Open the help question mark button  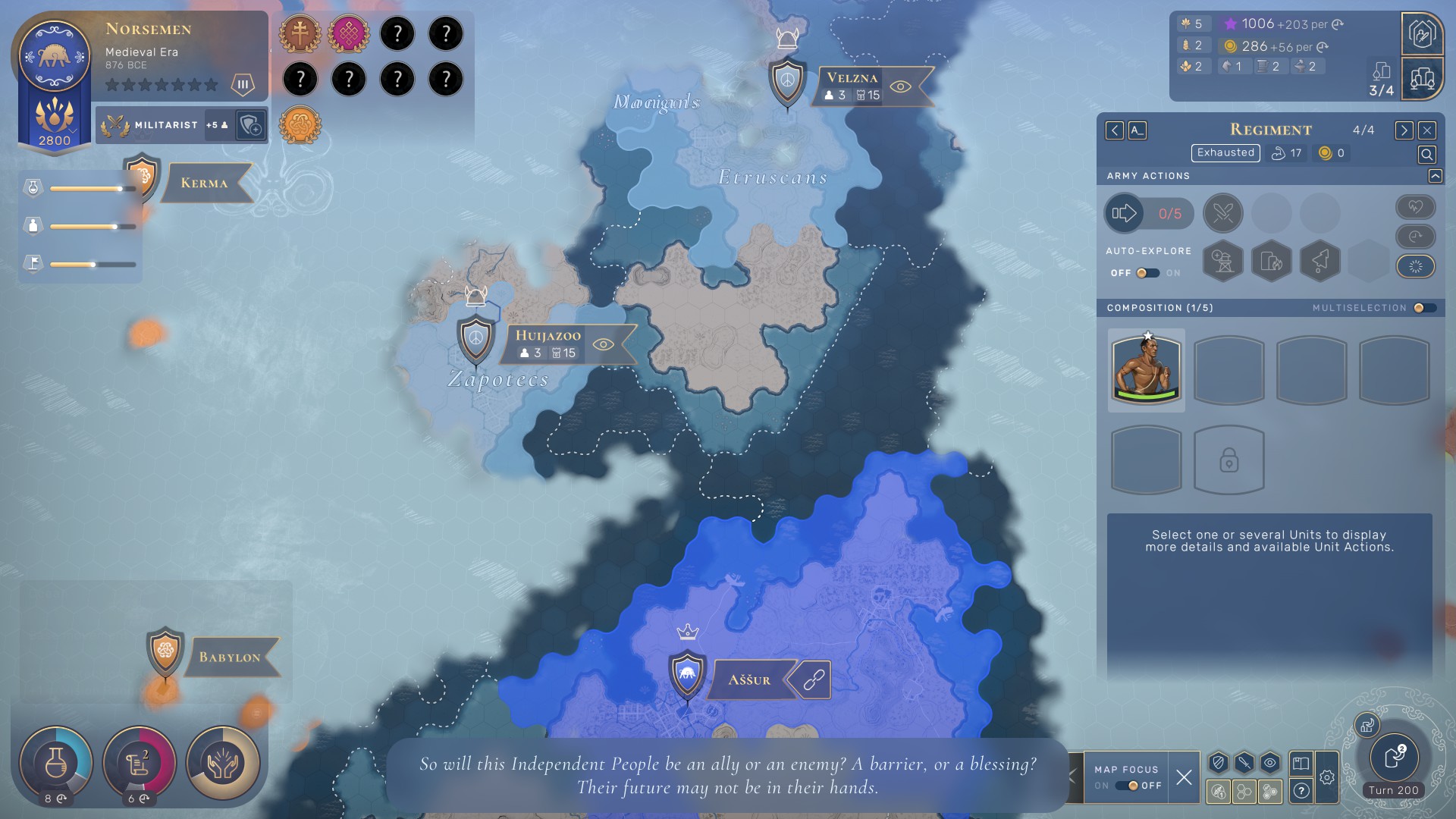click(1301, 791)
